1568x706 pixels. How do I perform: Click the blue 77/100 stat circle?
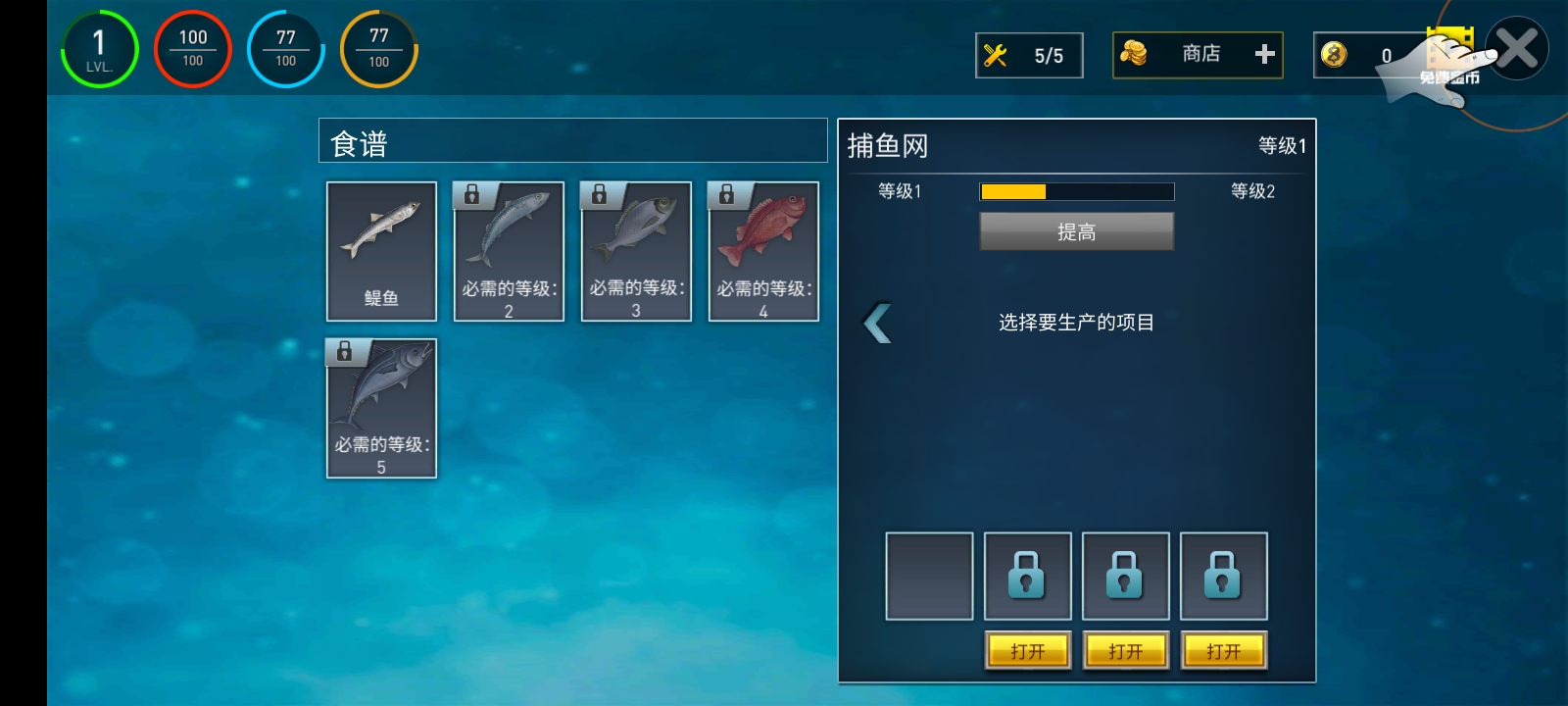(285, 49)
